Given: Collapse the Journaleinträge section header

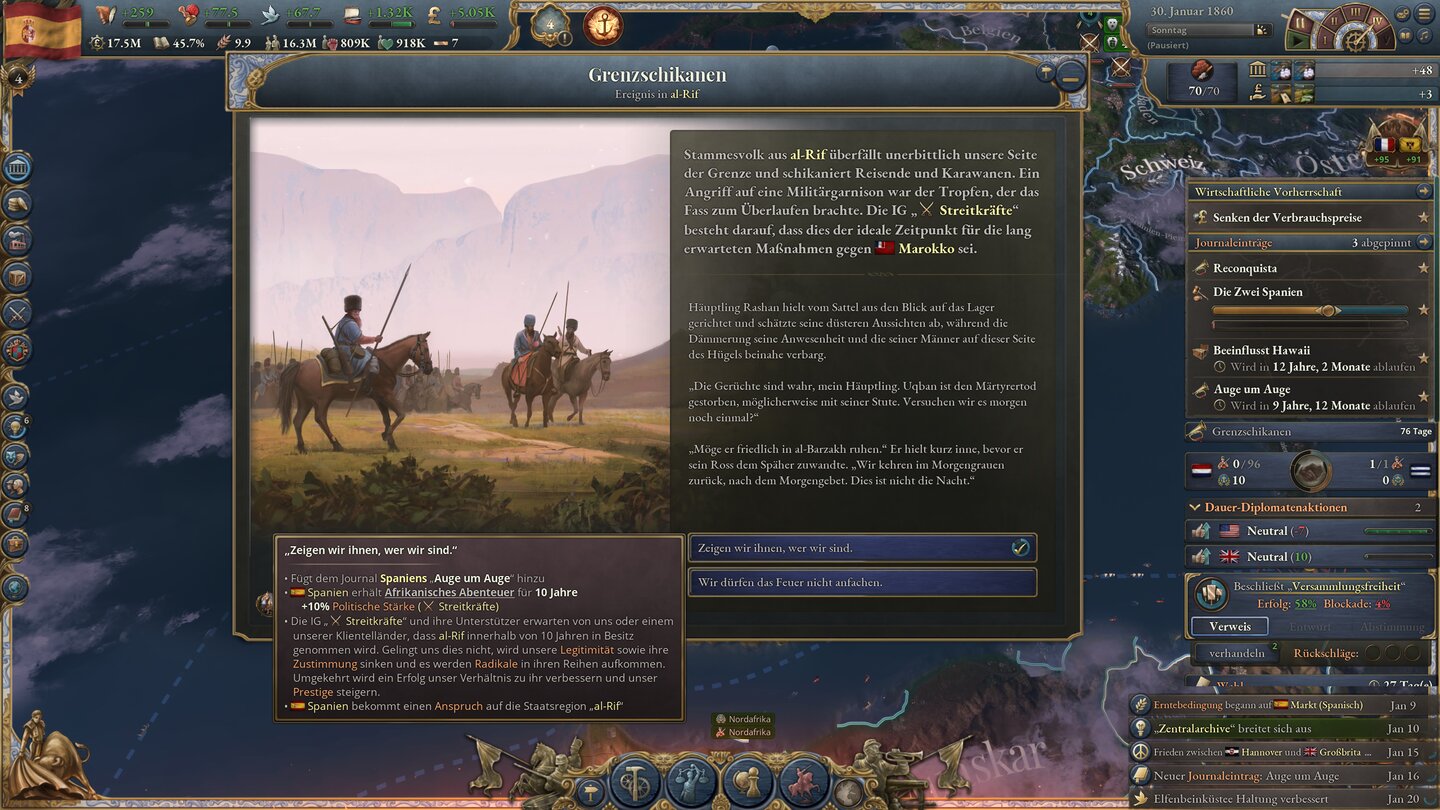Looking at the screenshot, I should pos(1425,242).
